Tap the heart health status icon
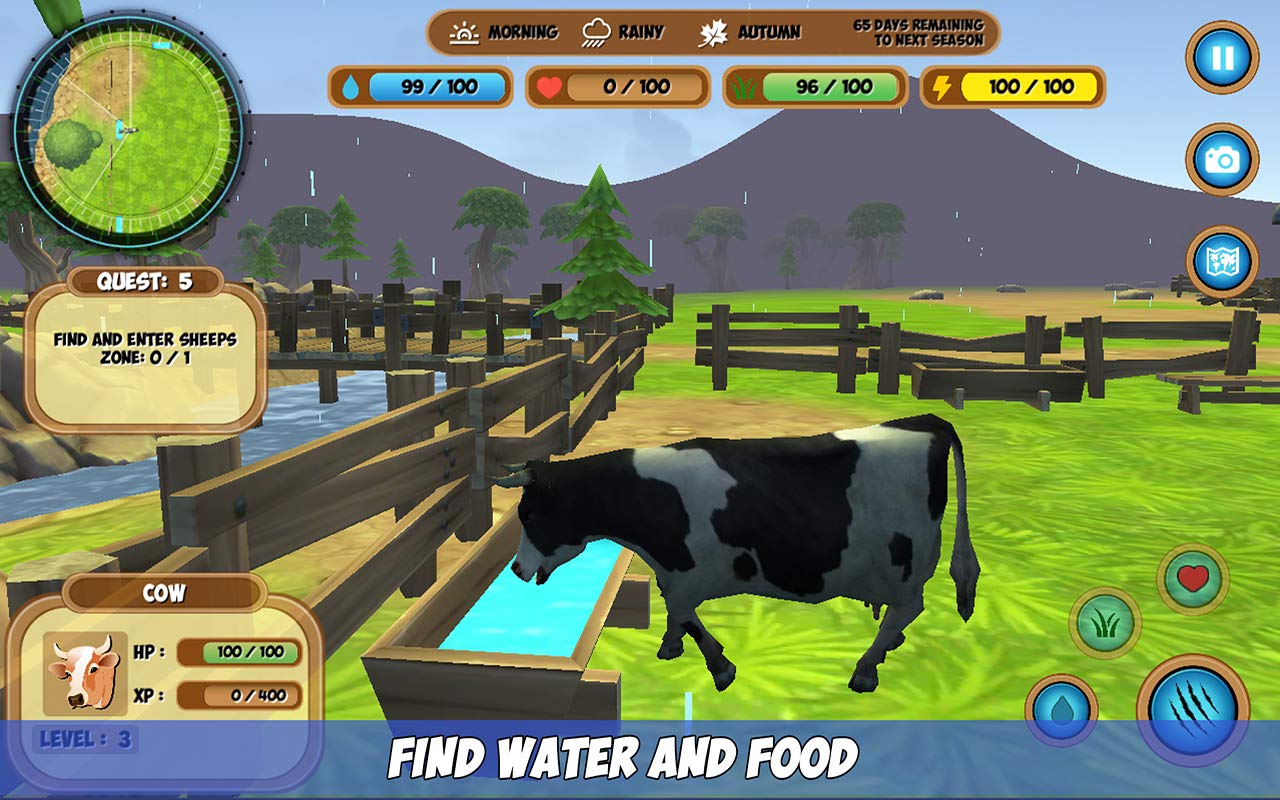The height and width of the screenshot is (800, 1280). tap(551, 88)
